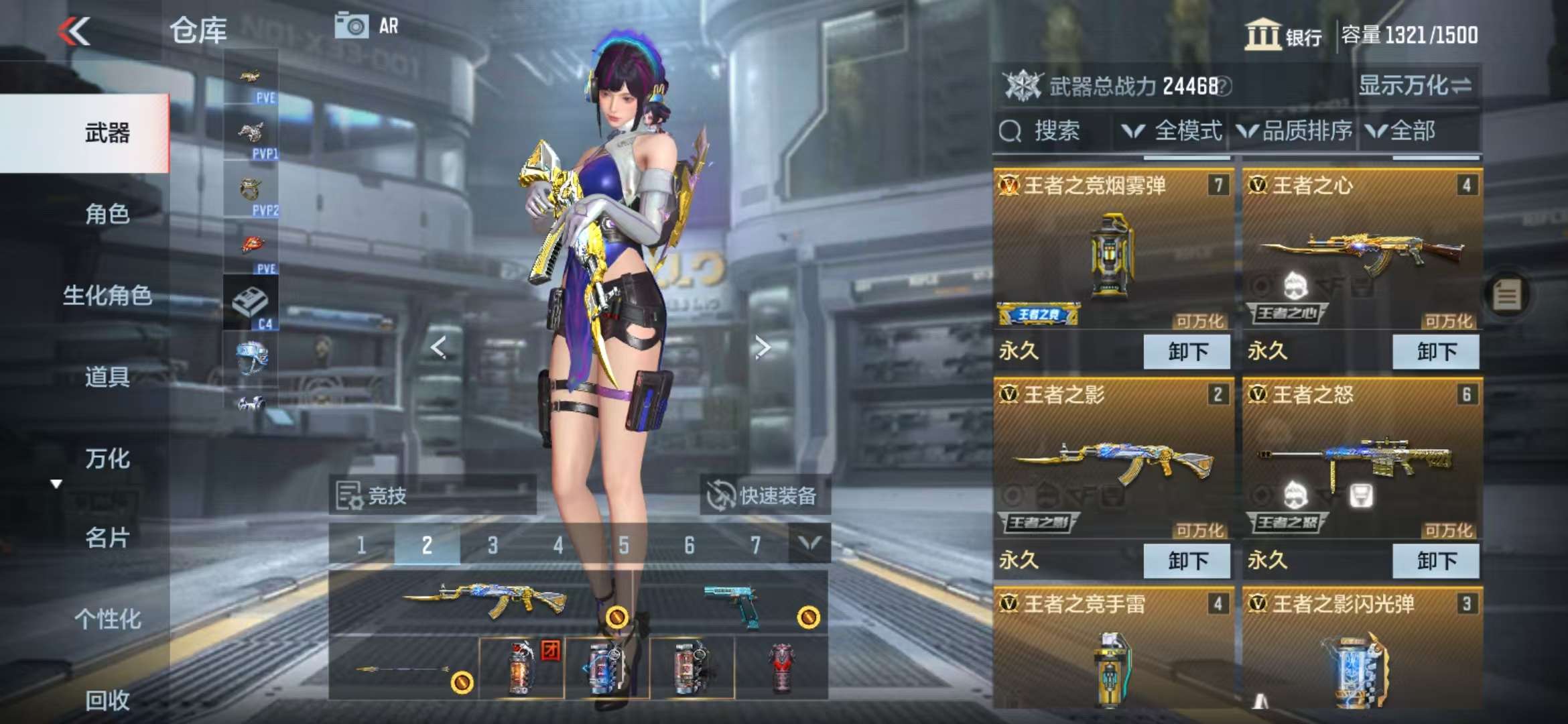Switch to loadout slot 3
1568x724 pixels.
click(493, 545)
